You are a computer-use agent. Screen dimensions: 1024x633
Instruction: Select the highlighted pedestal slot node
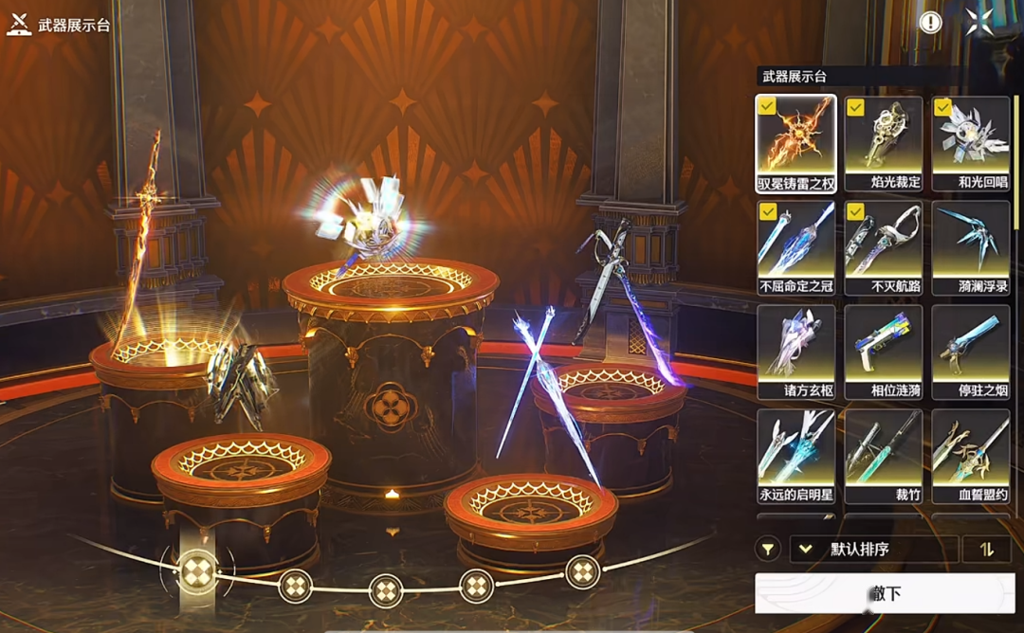(196, 570)
